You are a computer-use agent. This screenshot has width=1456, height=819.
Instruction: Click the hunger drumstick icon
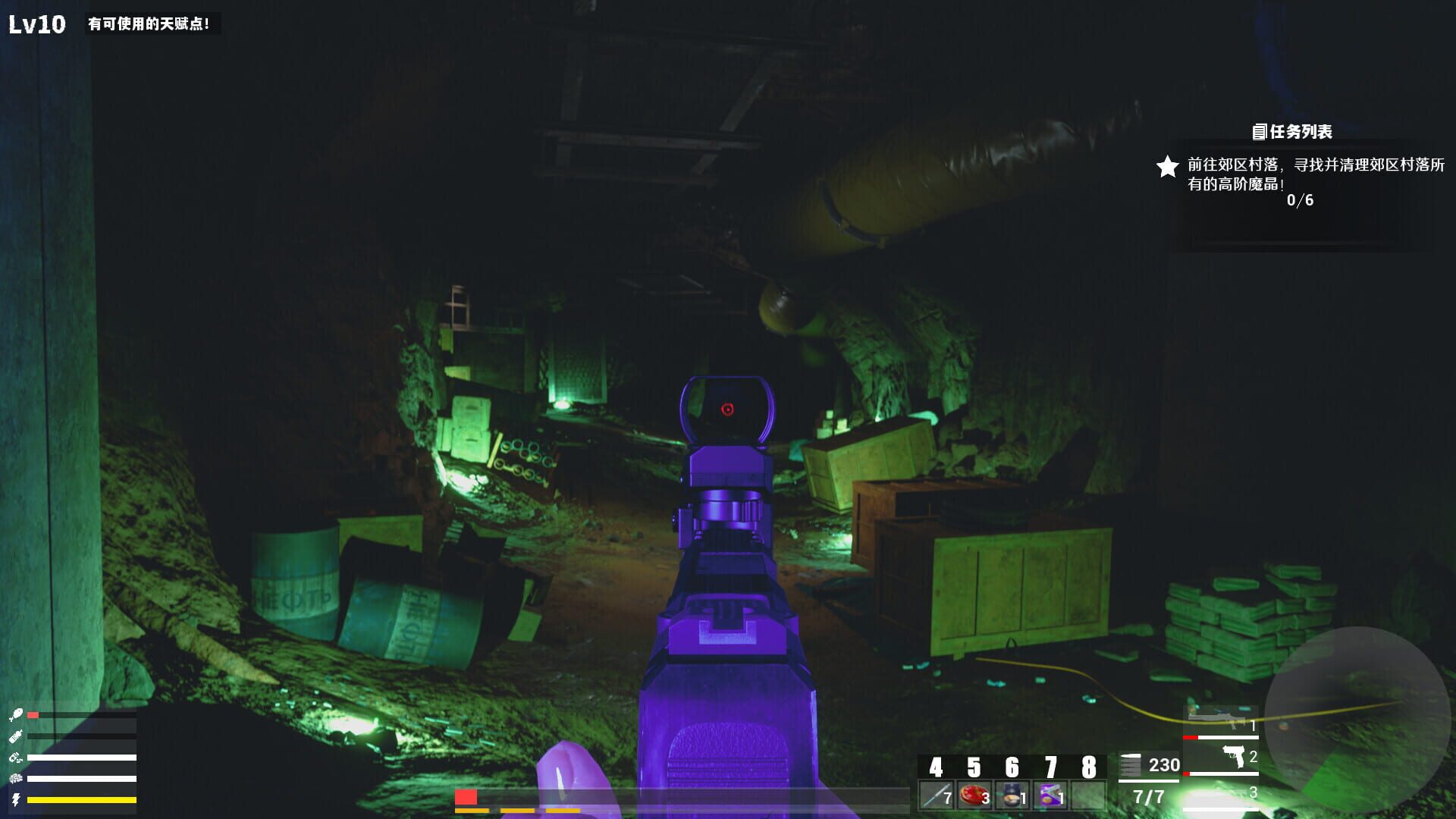[x=17, y=714]
